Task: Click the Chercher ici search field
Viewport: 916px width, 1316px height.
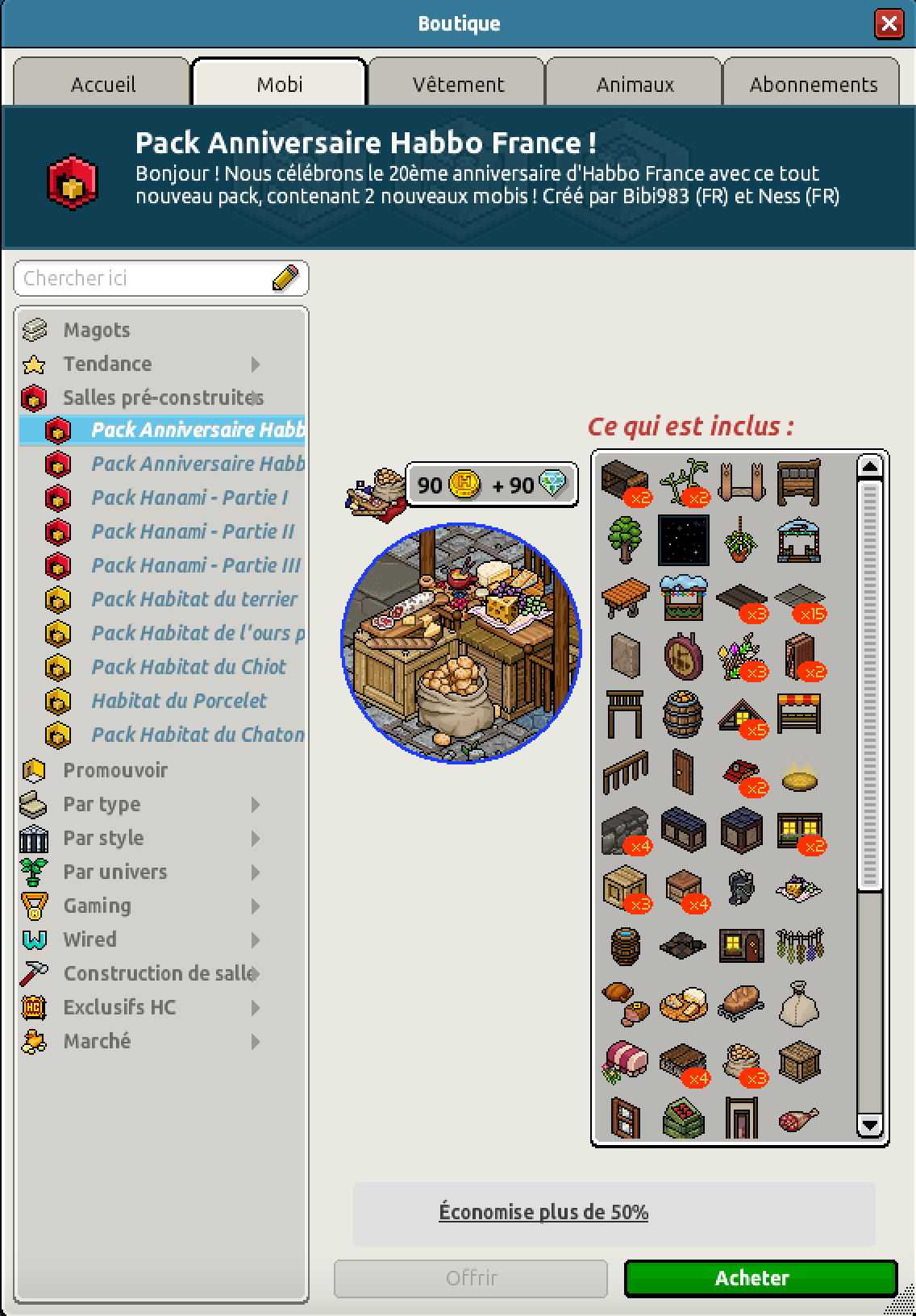Action: (145, 278)
